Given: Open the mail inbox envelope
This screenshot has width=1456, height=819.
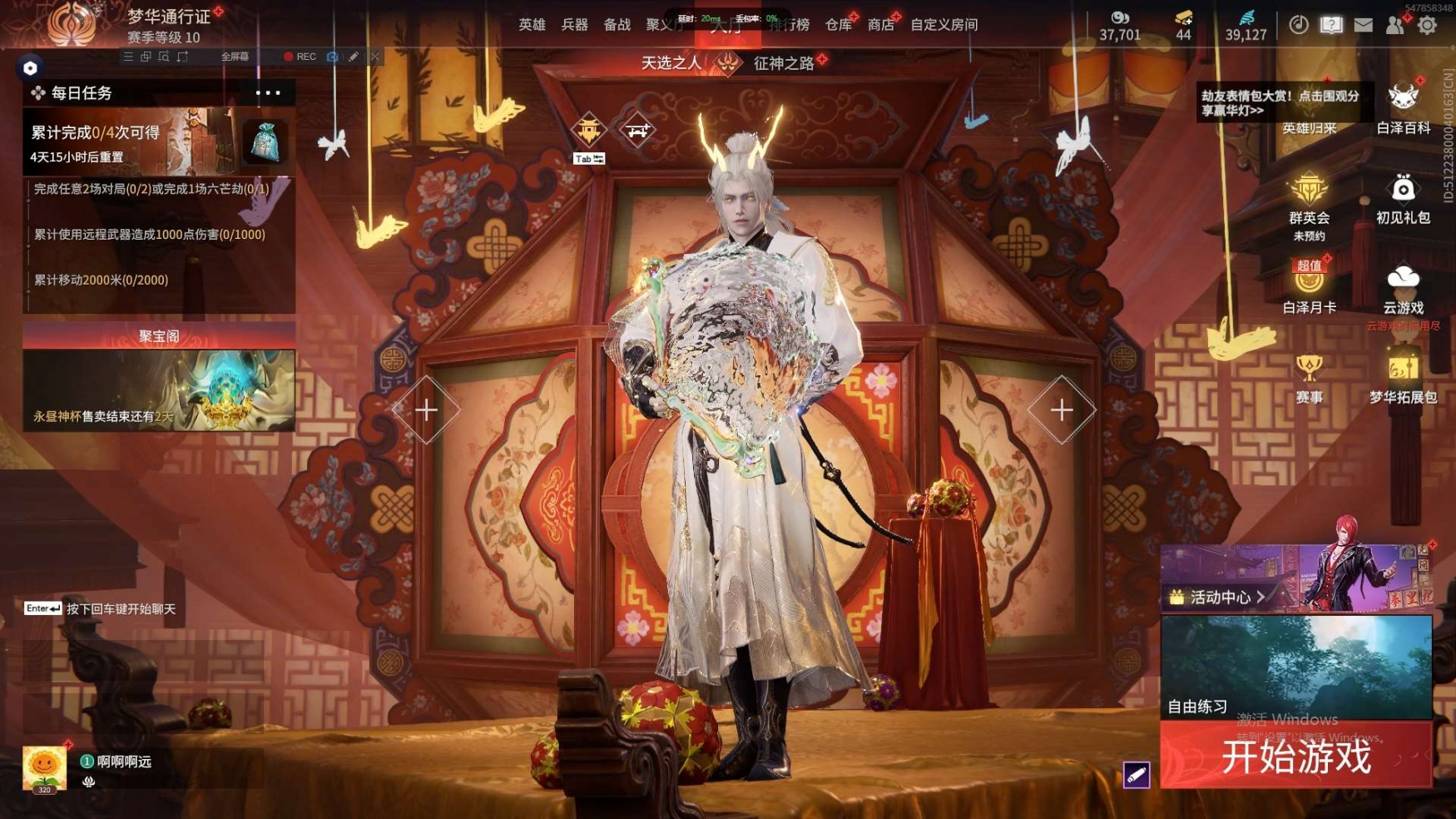Looking at the screenshot, I should pos(1363,25).
